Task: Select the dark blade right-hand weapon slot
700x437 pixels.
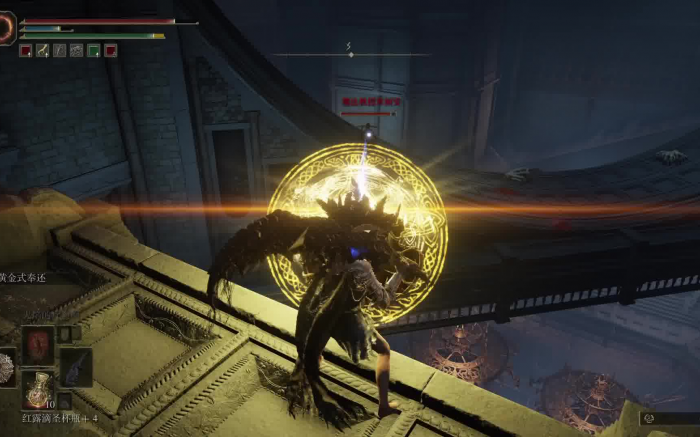Action: pyautogui.click(x=75, y=366)
